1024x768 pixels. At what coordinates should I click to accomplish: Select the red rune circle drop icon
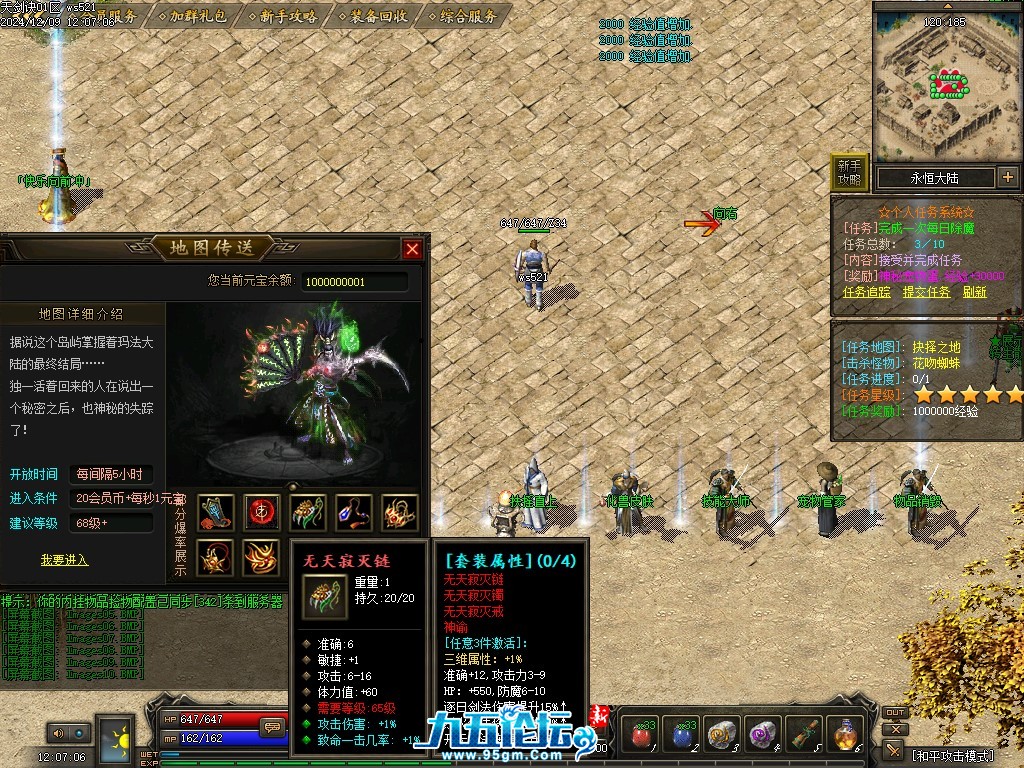[x=262, y=513]
